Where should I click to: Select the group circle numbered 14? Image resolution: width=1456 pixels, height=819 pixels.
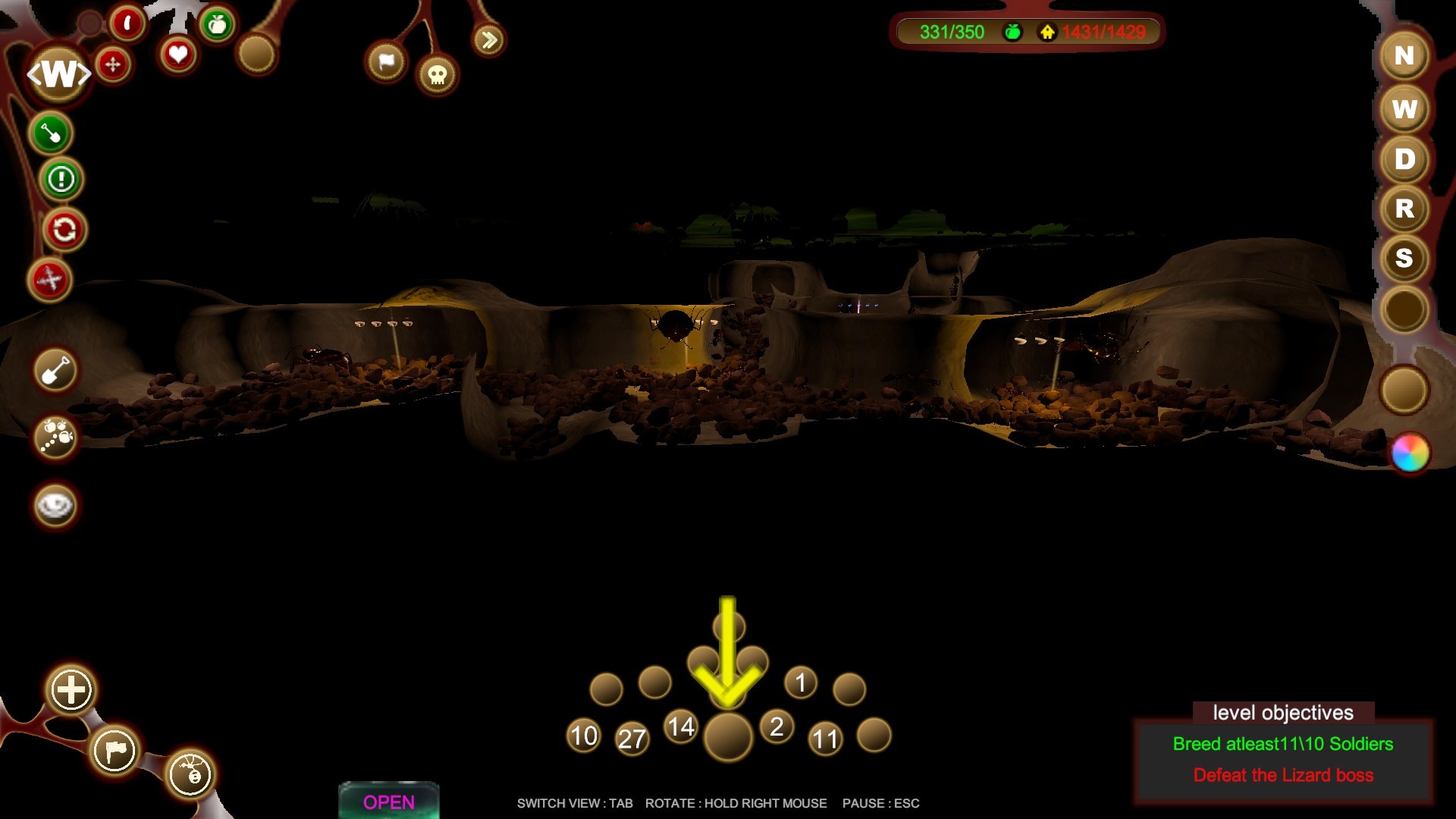(x=681, y=726)
